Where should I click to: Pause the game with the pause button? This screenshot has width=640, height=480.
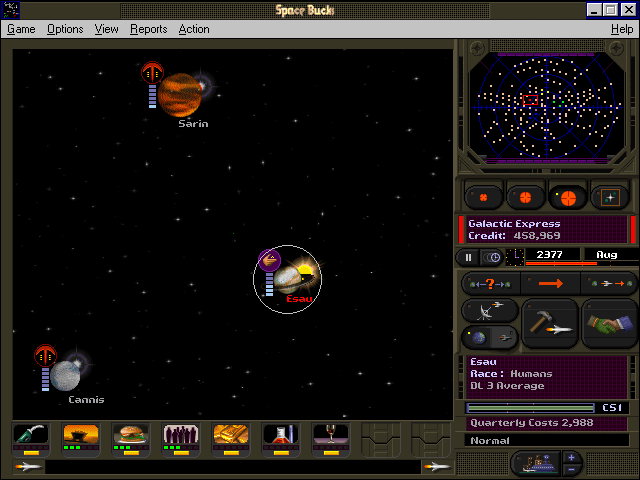[469, 257]
